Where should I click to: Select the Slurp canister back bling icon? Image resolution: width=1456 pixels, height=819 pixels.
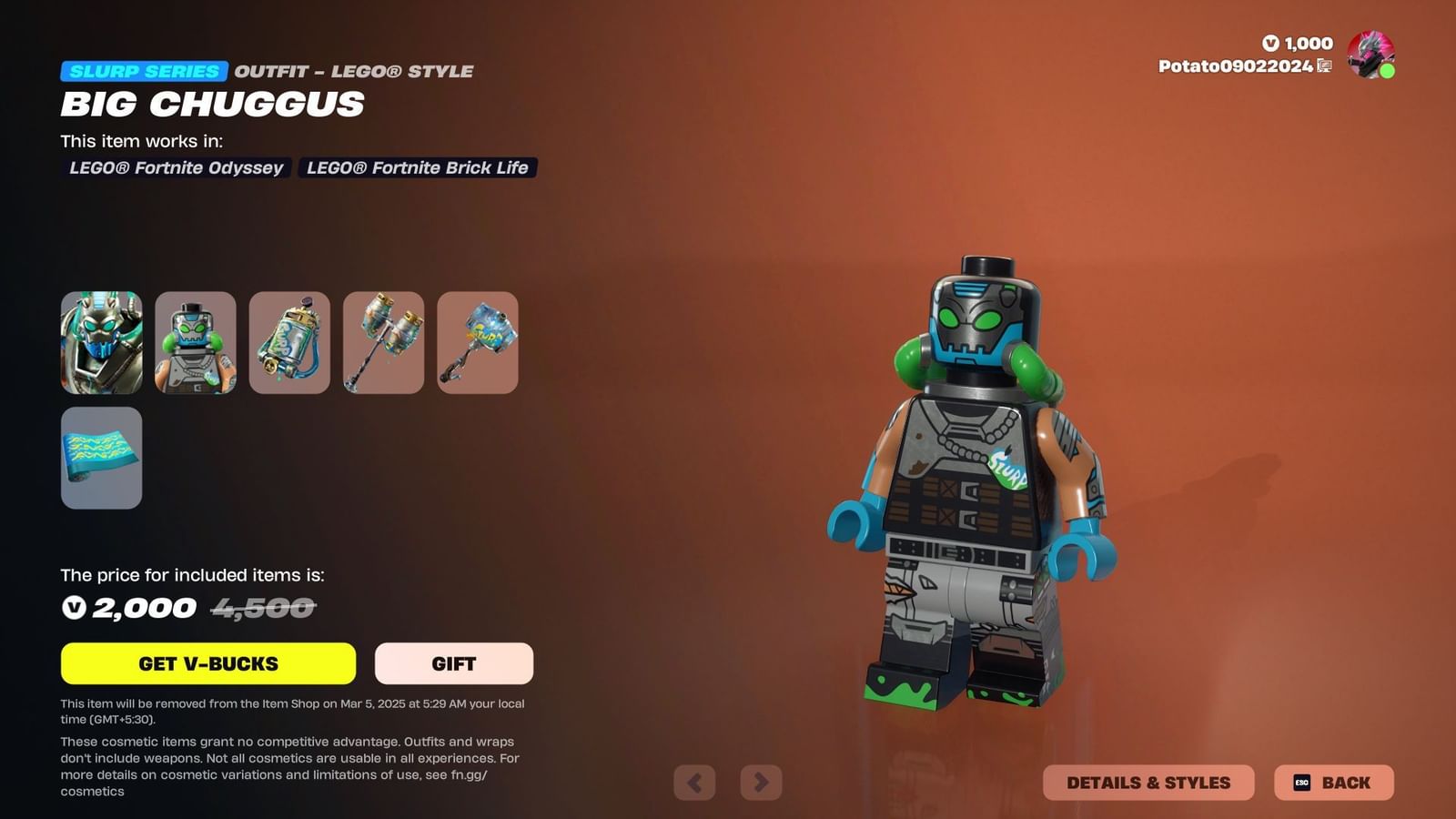289,343
